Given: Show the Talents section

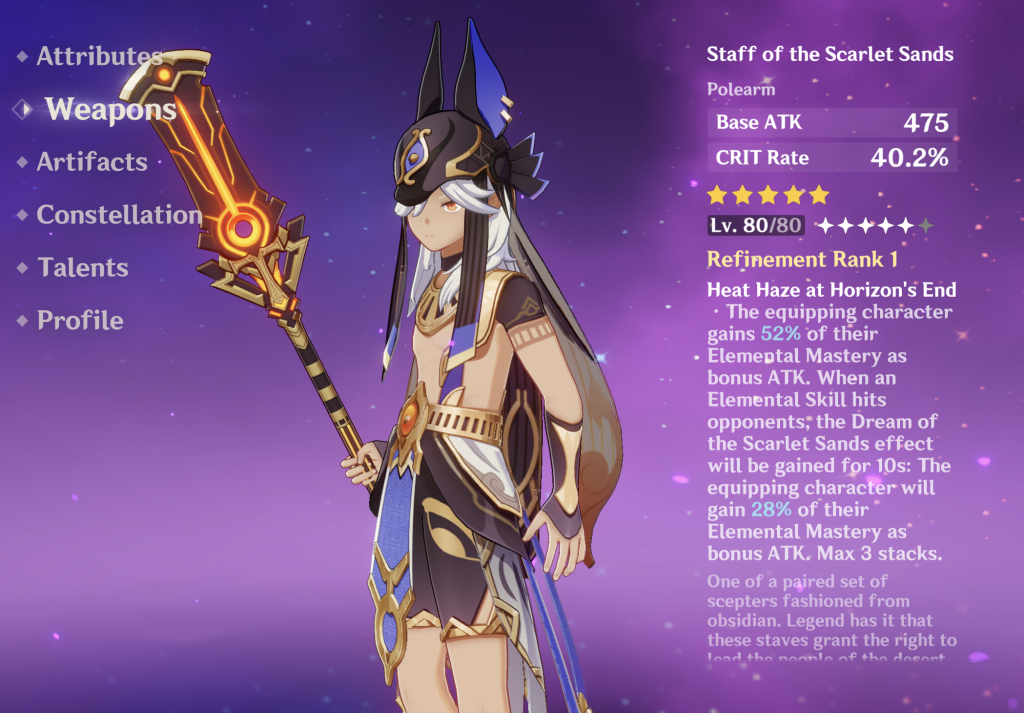Looking at the screenshot, I should 83,268.
